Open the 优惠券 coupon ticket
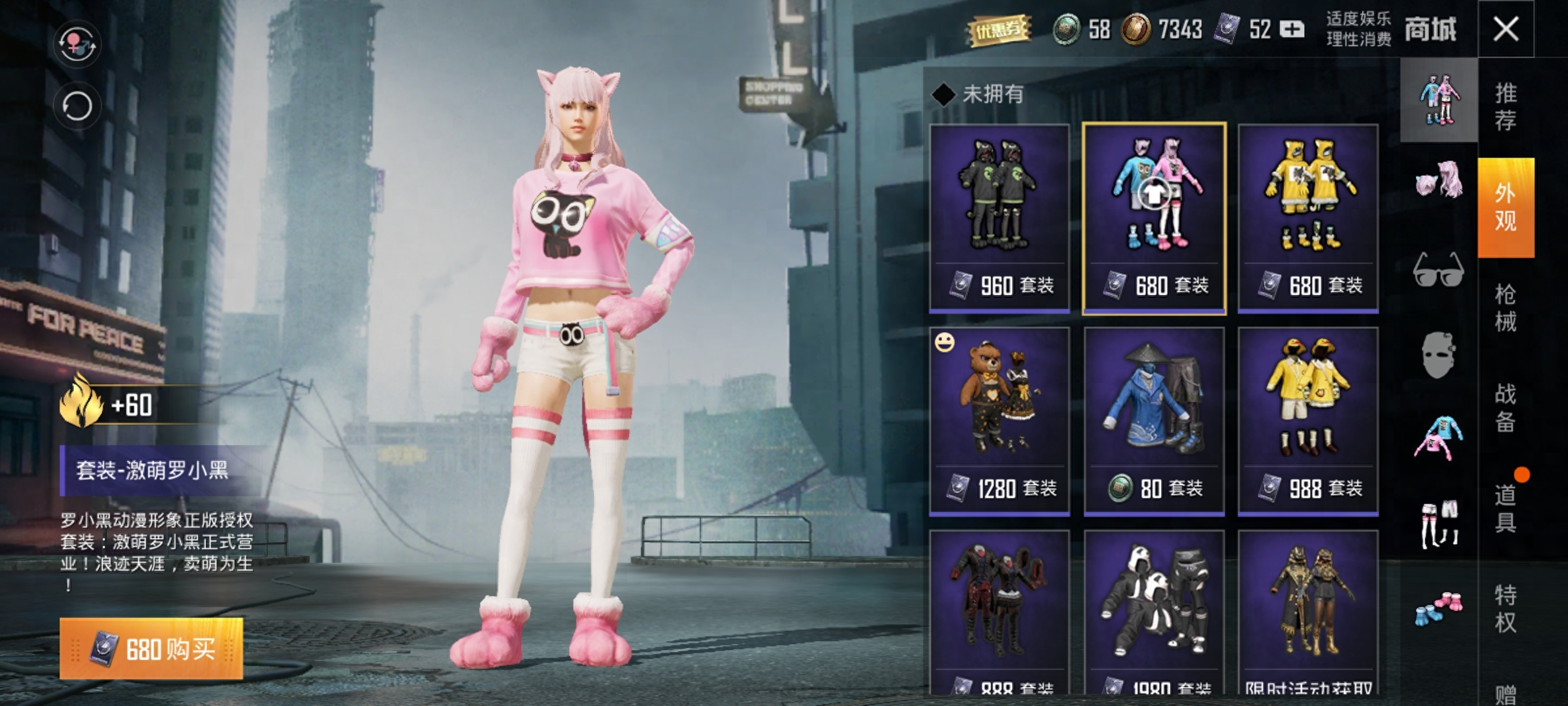Viewport: 1568px width, 706px height. tap(998, 30)
